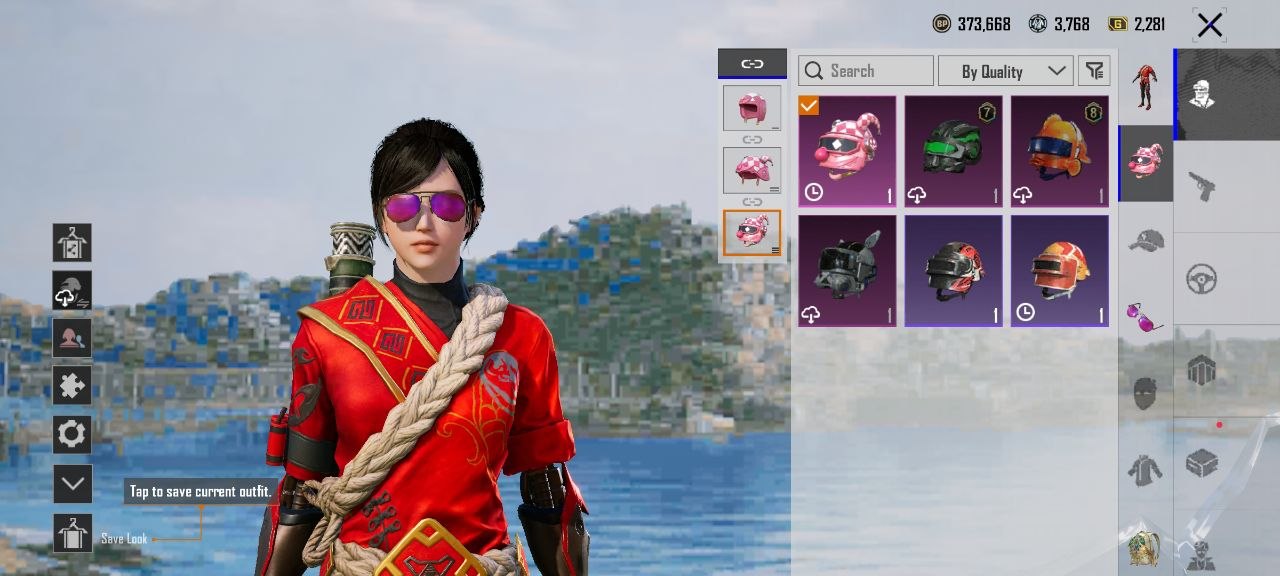Click the Save Look hanger button
This screenshot has height=576, width=1280.
[72, 534]
